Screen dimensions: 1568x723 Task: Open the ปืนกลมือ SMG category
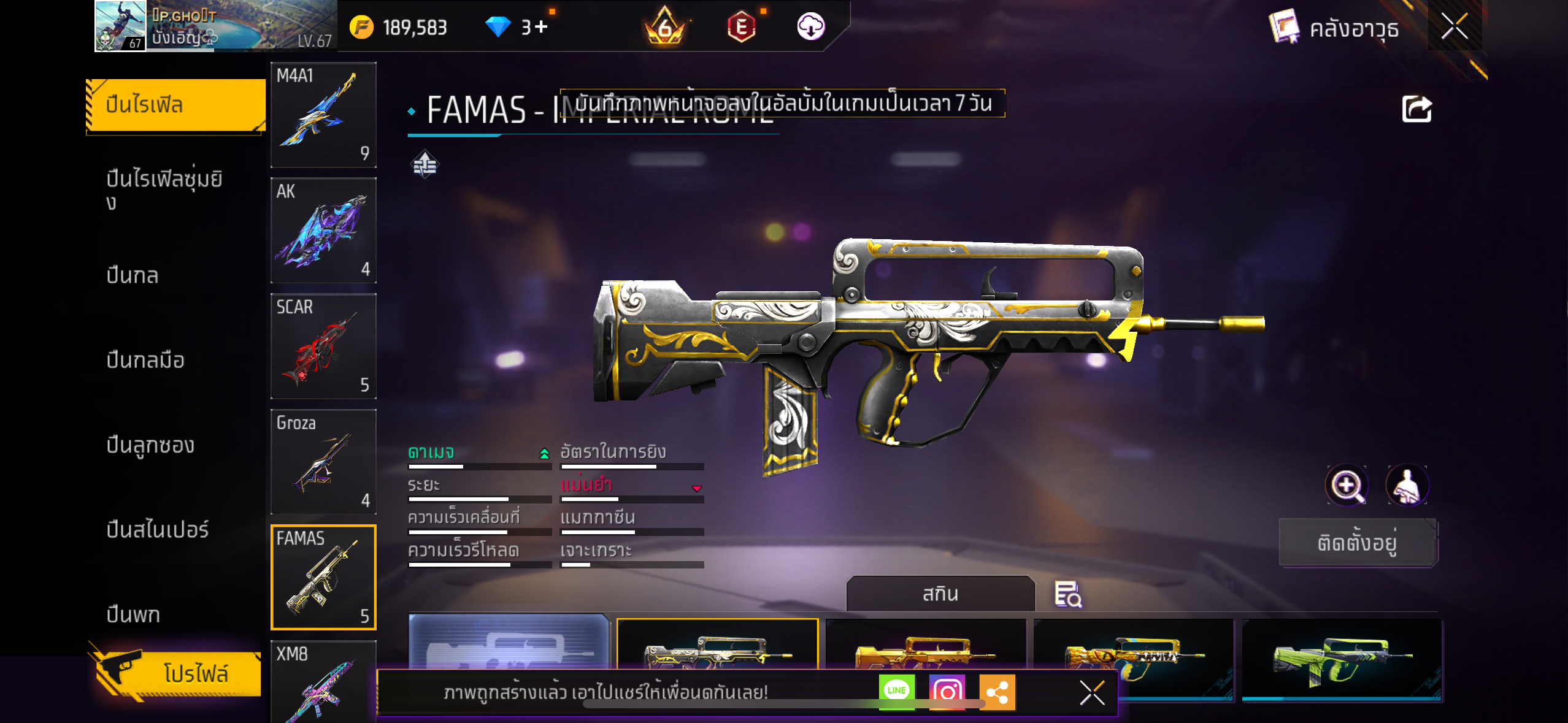pos(145,360)
